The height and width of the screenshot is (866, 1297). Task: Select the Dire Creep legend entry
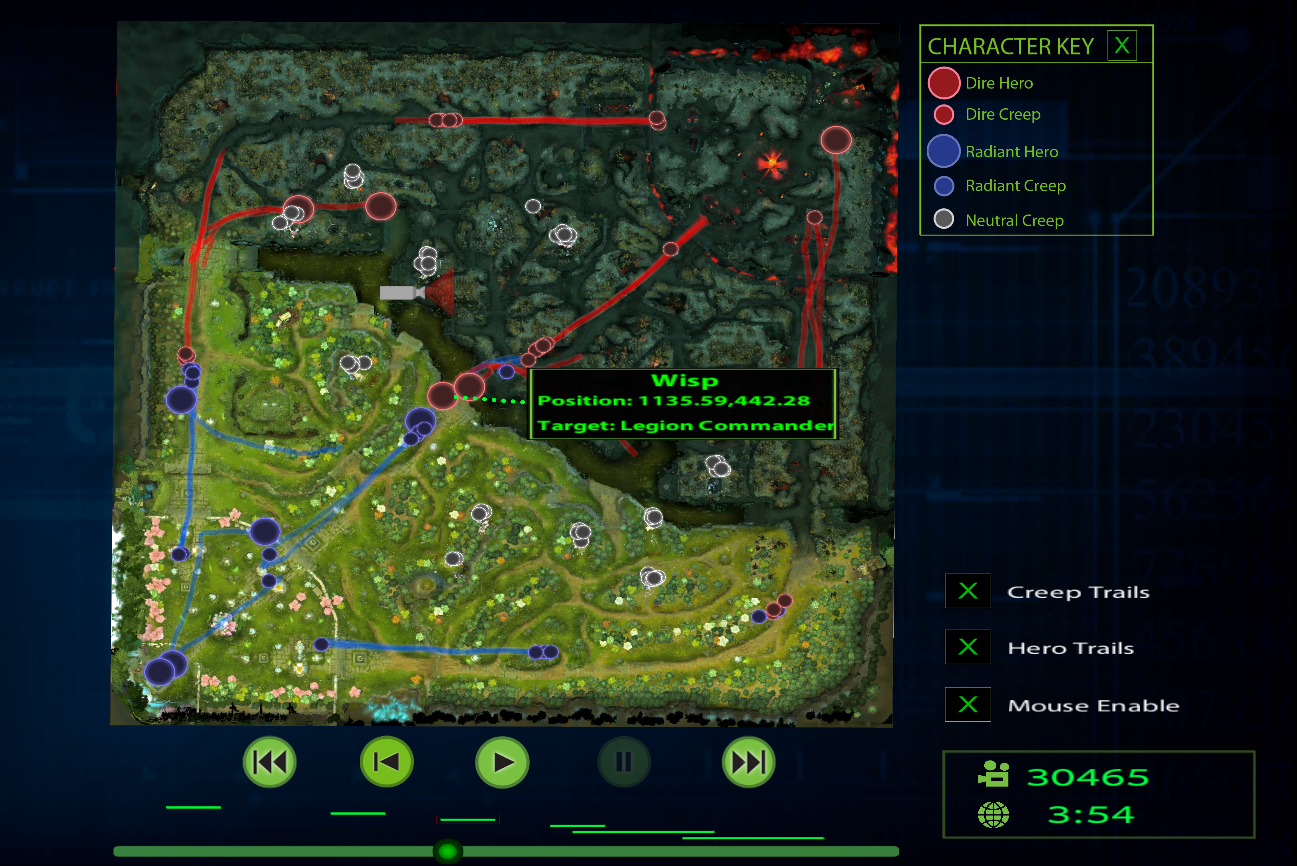point(1002,114)
